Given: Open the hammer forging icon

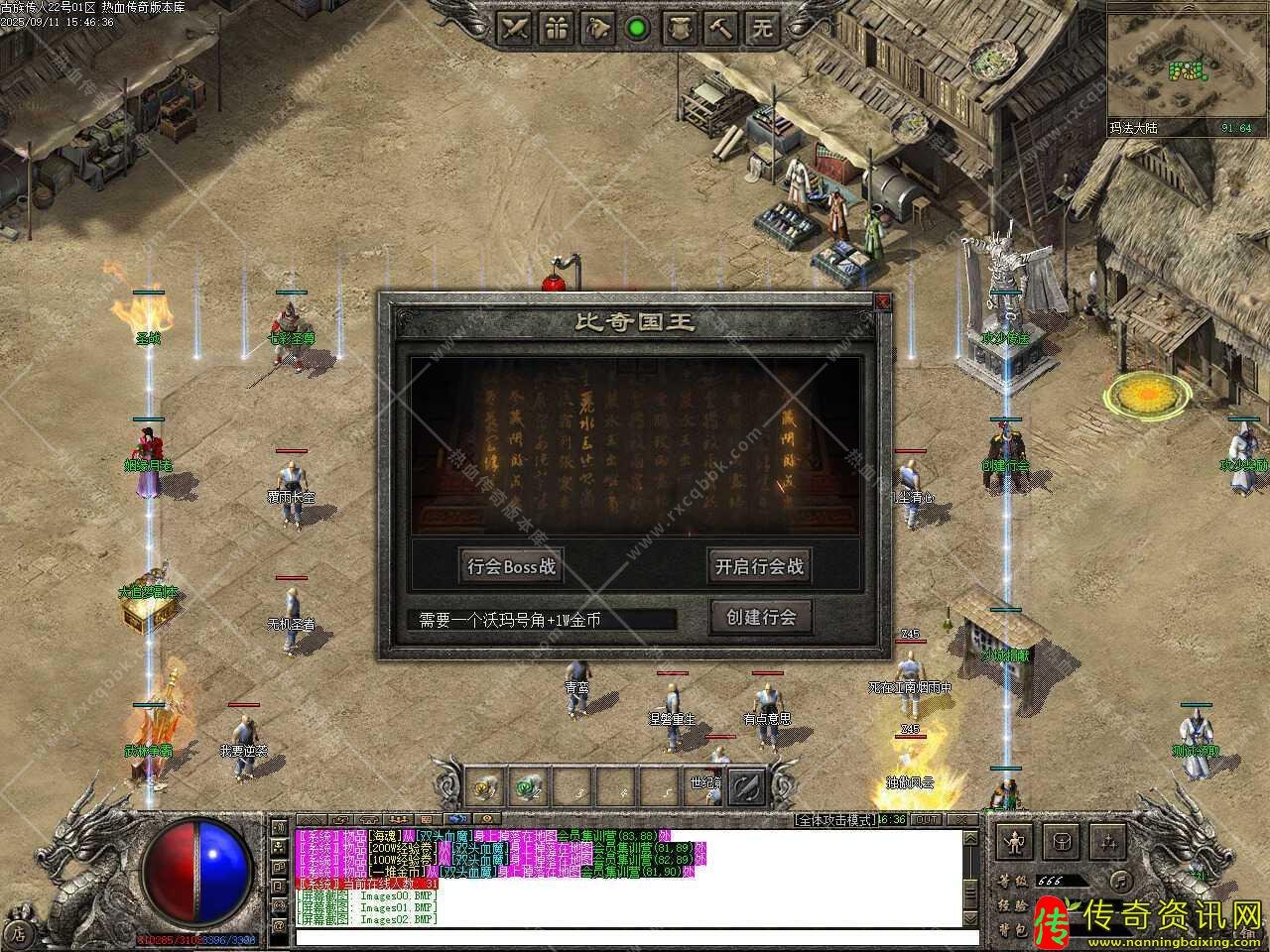Looking at the screenshot, I should [720, 28].
